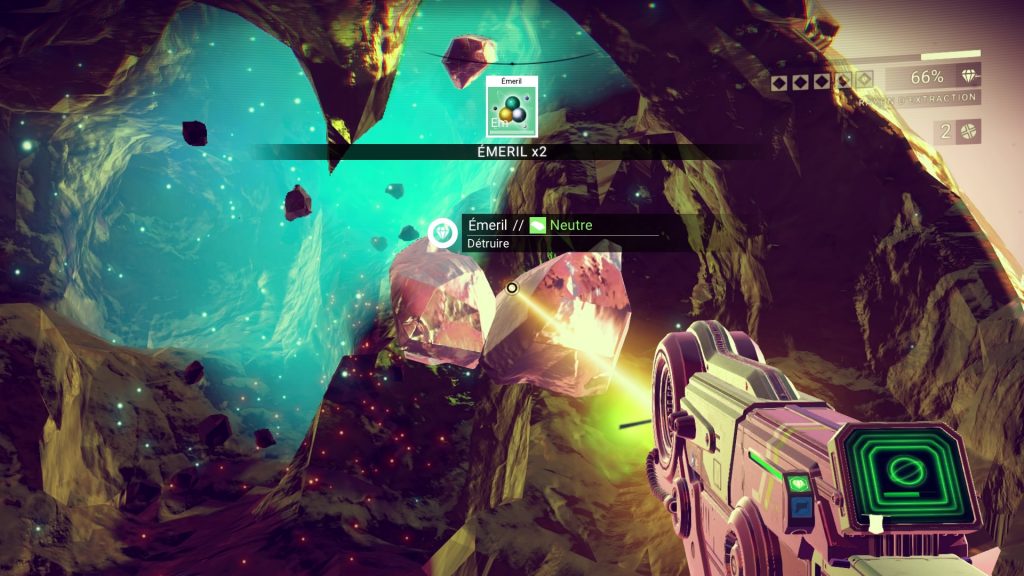Click the green Neutre status icon
This screenshot has width=1024, height=576.
click(x=538, y=226)
